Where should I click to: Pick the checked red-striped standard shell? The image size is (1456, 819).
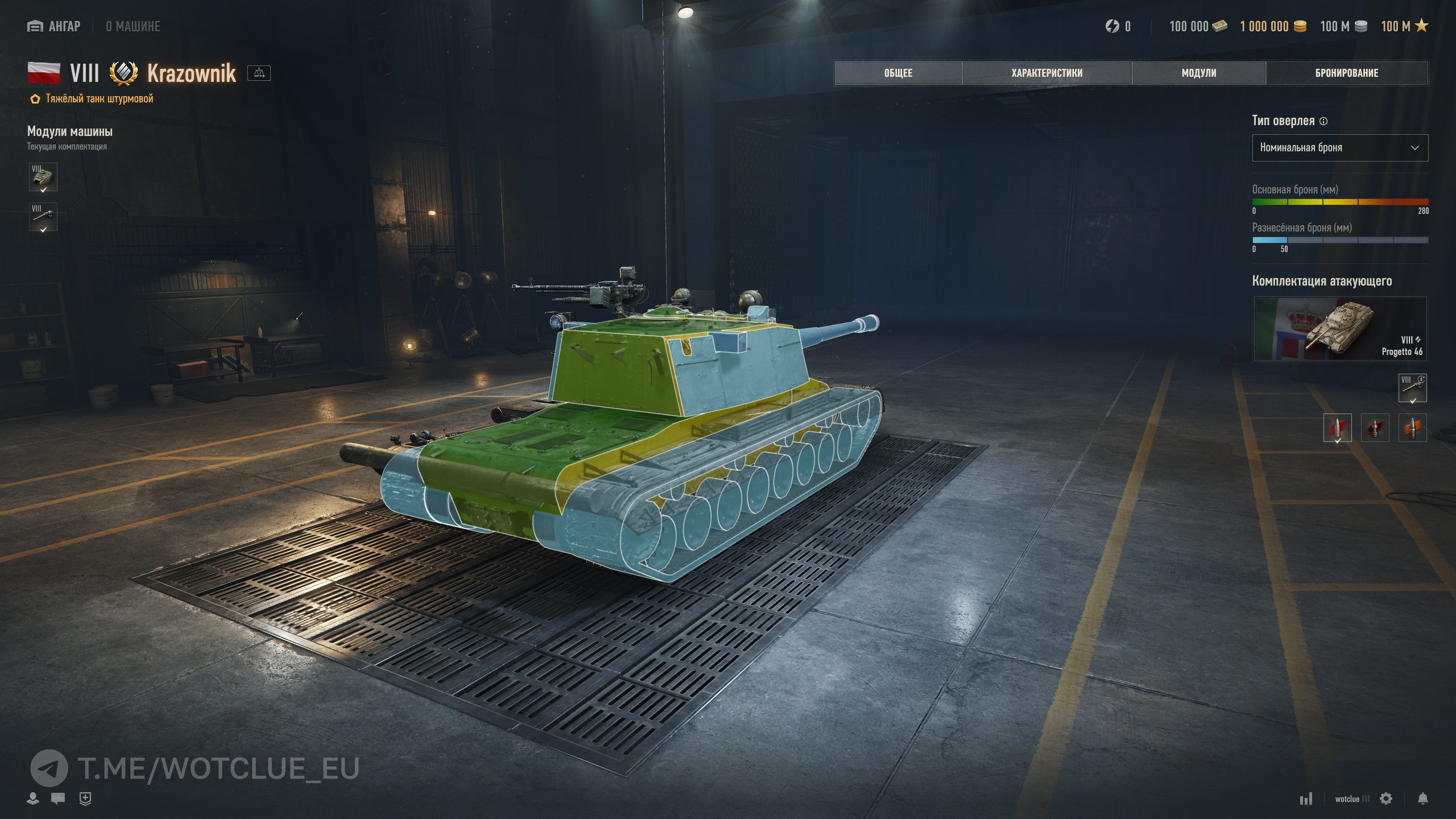(1337, 428)
